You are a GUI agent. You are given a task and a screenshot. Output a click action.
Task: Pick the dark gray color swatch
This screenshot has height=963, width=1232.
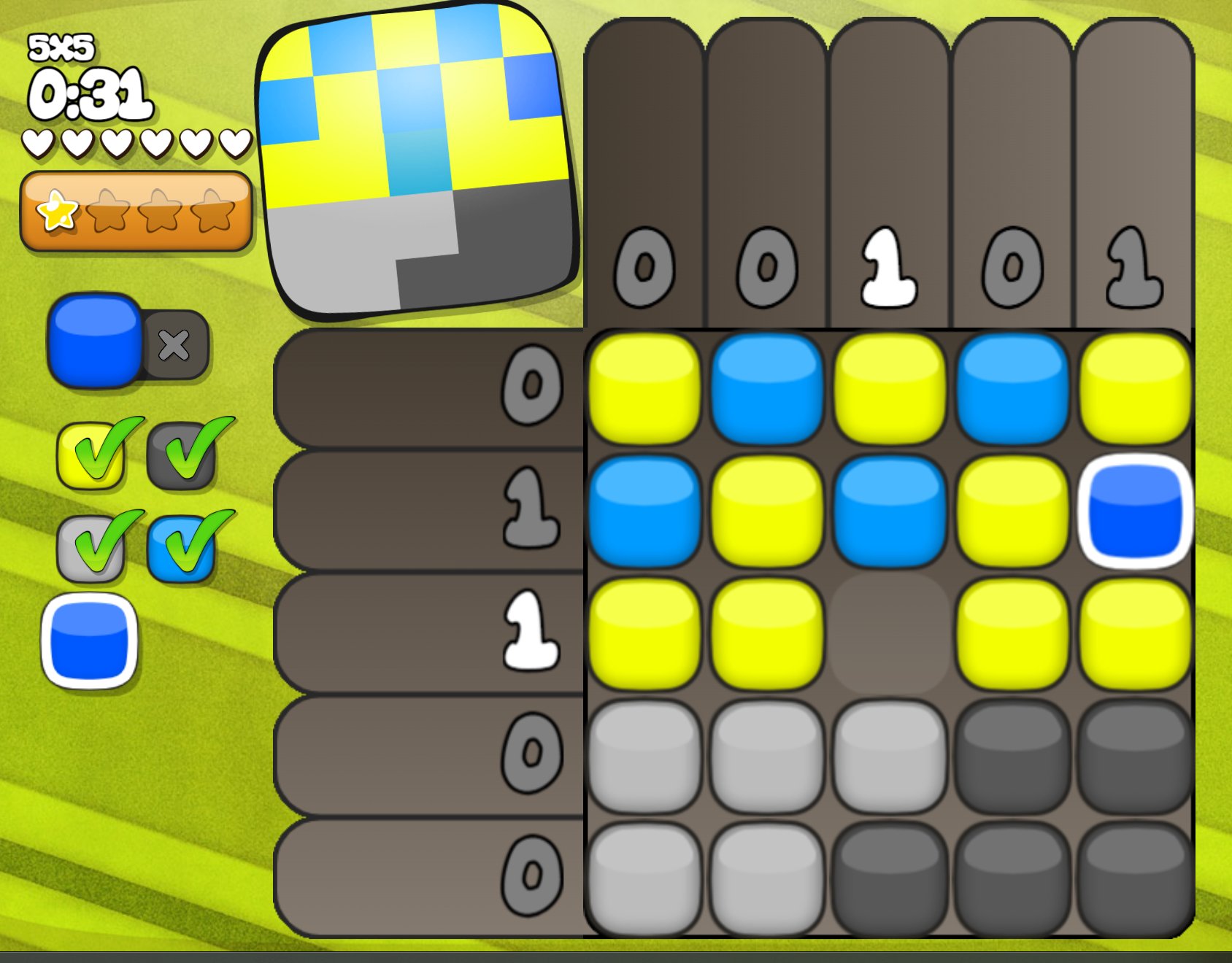coord(182,455)
